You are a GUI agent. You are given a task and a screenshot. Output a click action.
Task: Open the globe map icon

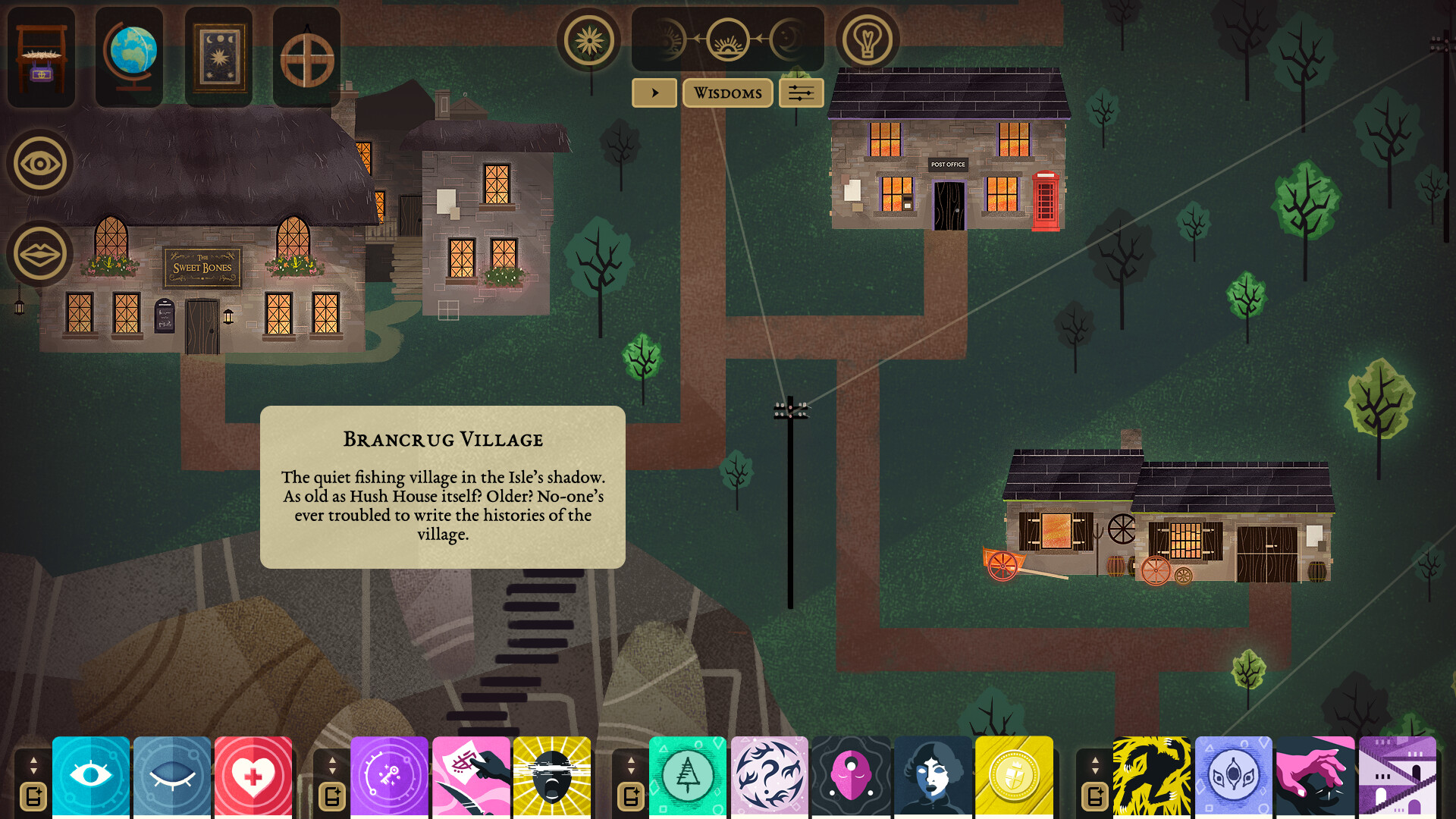[x=130, y=58]
